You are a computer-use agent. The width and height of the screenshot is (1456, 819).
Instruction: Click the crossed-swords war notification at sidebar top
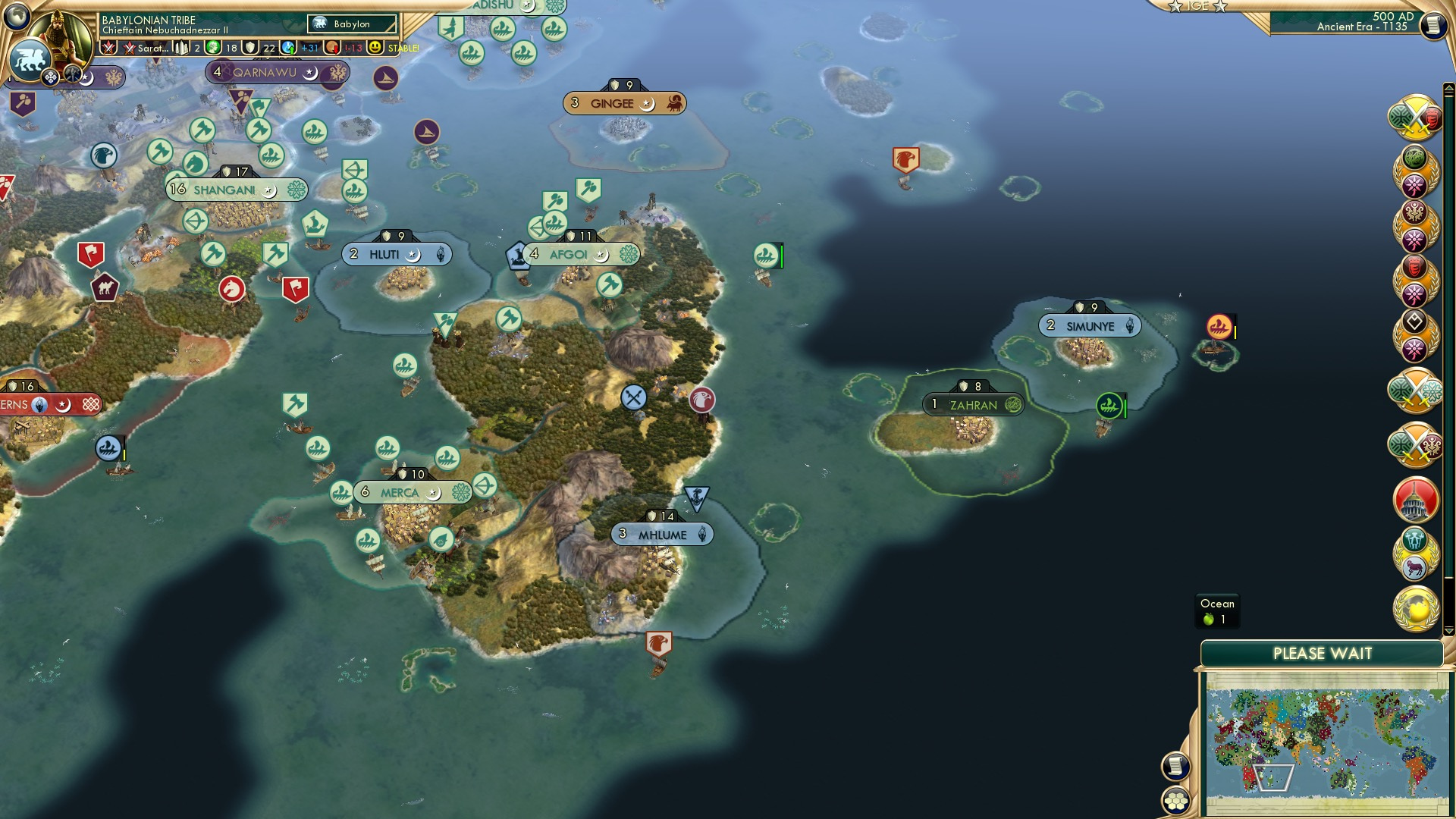[1417, 118]
